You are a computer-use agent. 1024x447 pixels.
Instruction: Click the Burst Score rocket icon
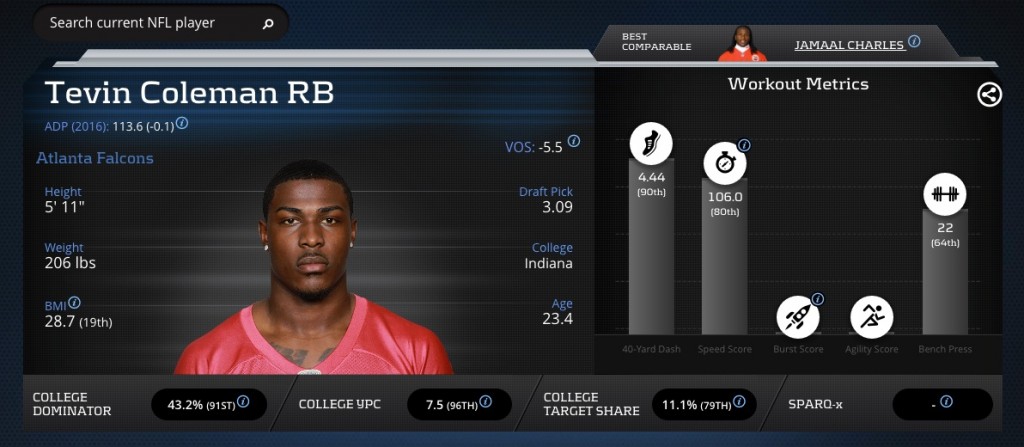tap(797, 317)
